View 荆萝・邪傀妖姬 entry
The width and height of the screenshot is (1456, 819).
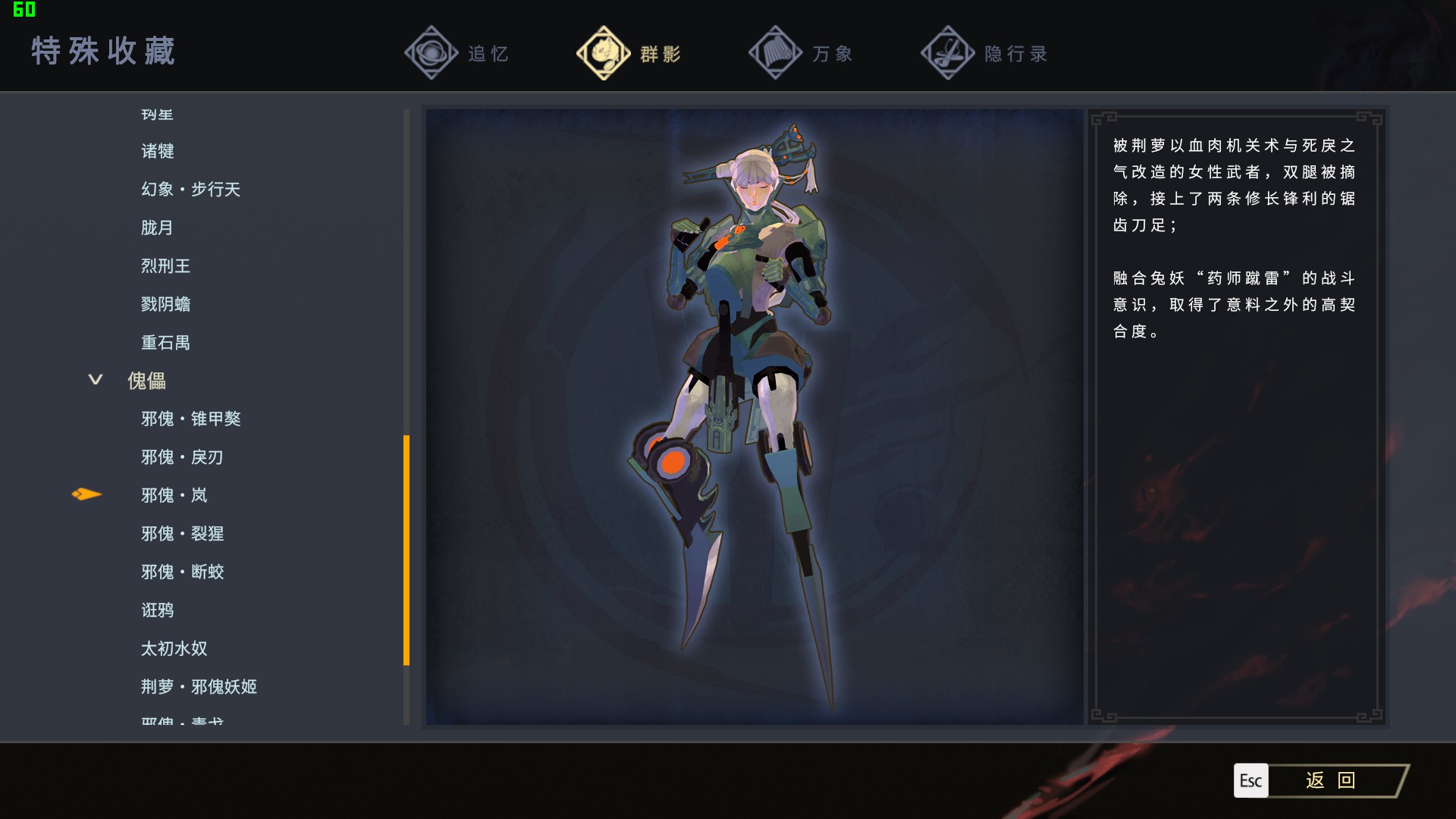point(199,687)
